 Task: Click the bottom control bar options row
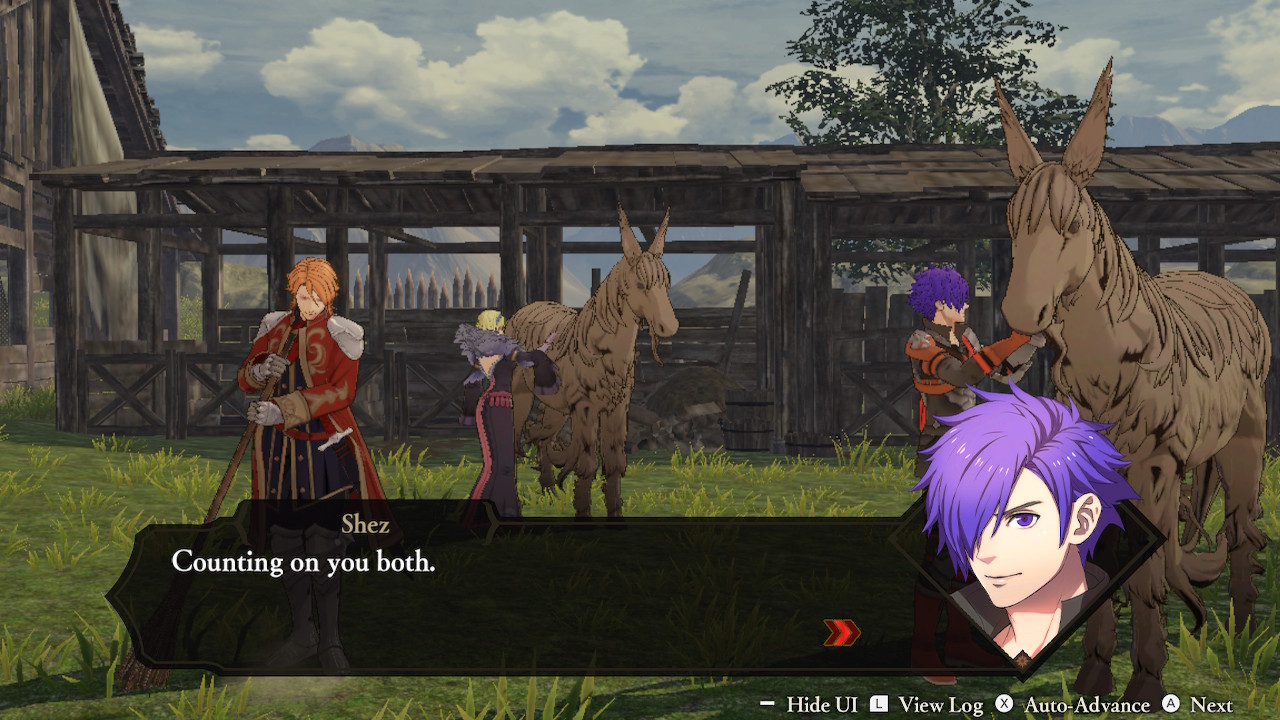(1000, 705)
